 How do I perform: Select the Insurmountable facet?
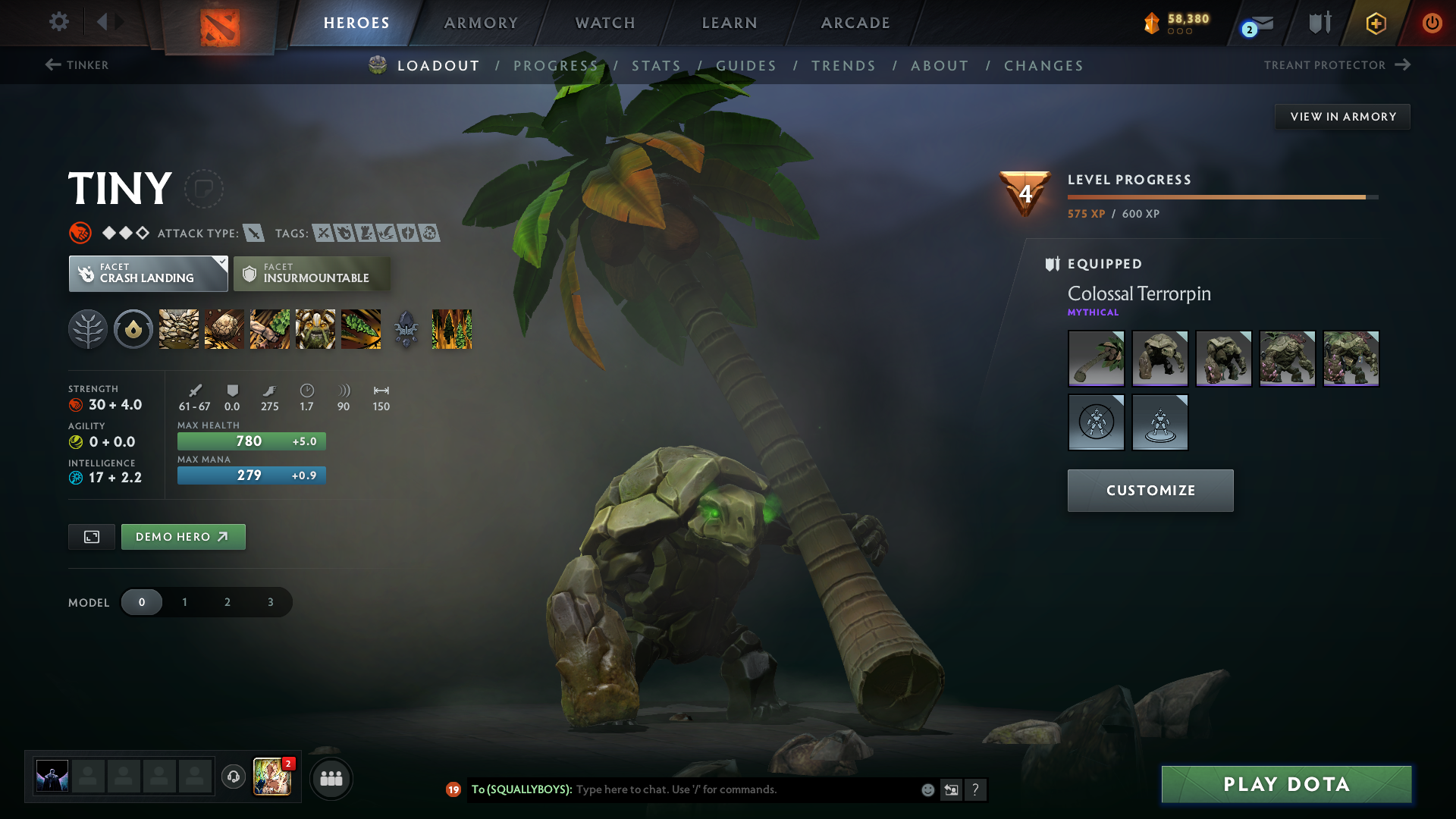click(x=312, y=273)
